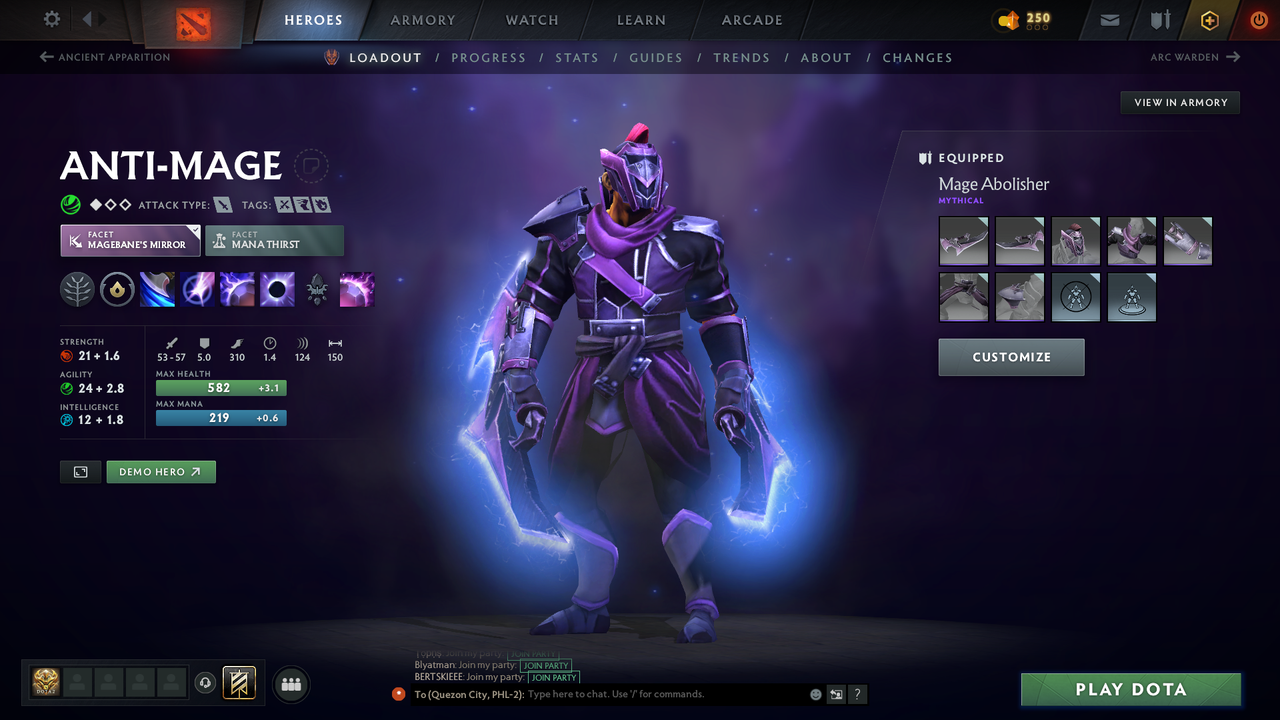Select the Magebane's Mirror facet

(129, 240)
